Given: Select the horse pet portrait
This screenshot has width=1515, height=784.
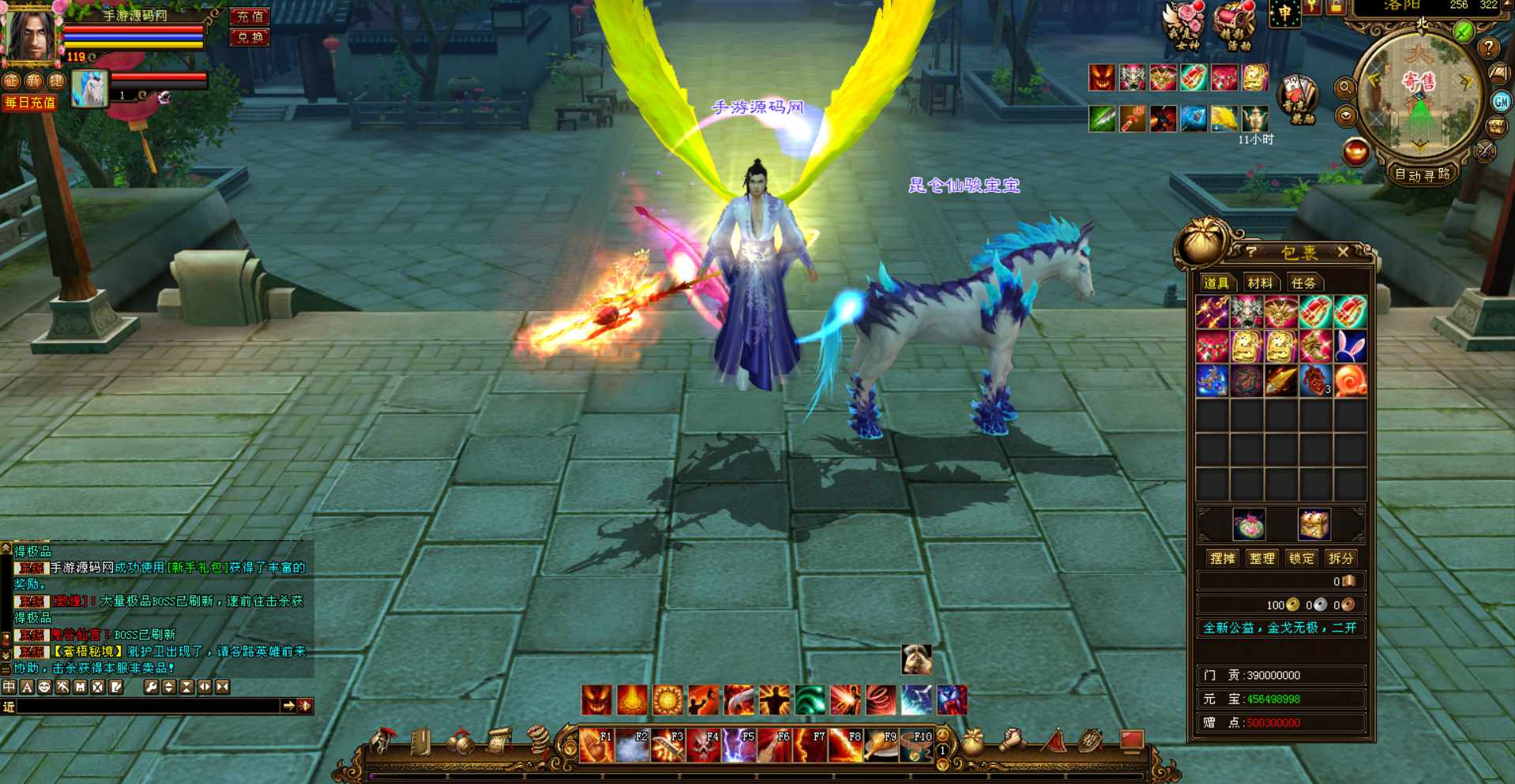Looking at the screenshot, I should pyautogui.click(x=88, y=88).
